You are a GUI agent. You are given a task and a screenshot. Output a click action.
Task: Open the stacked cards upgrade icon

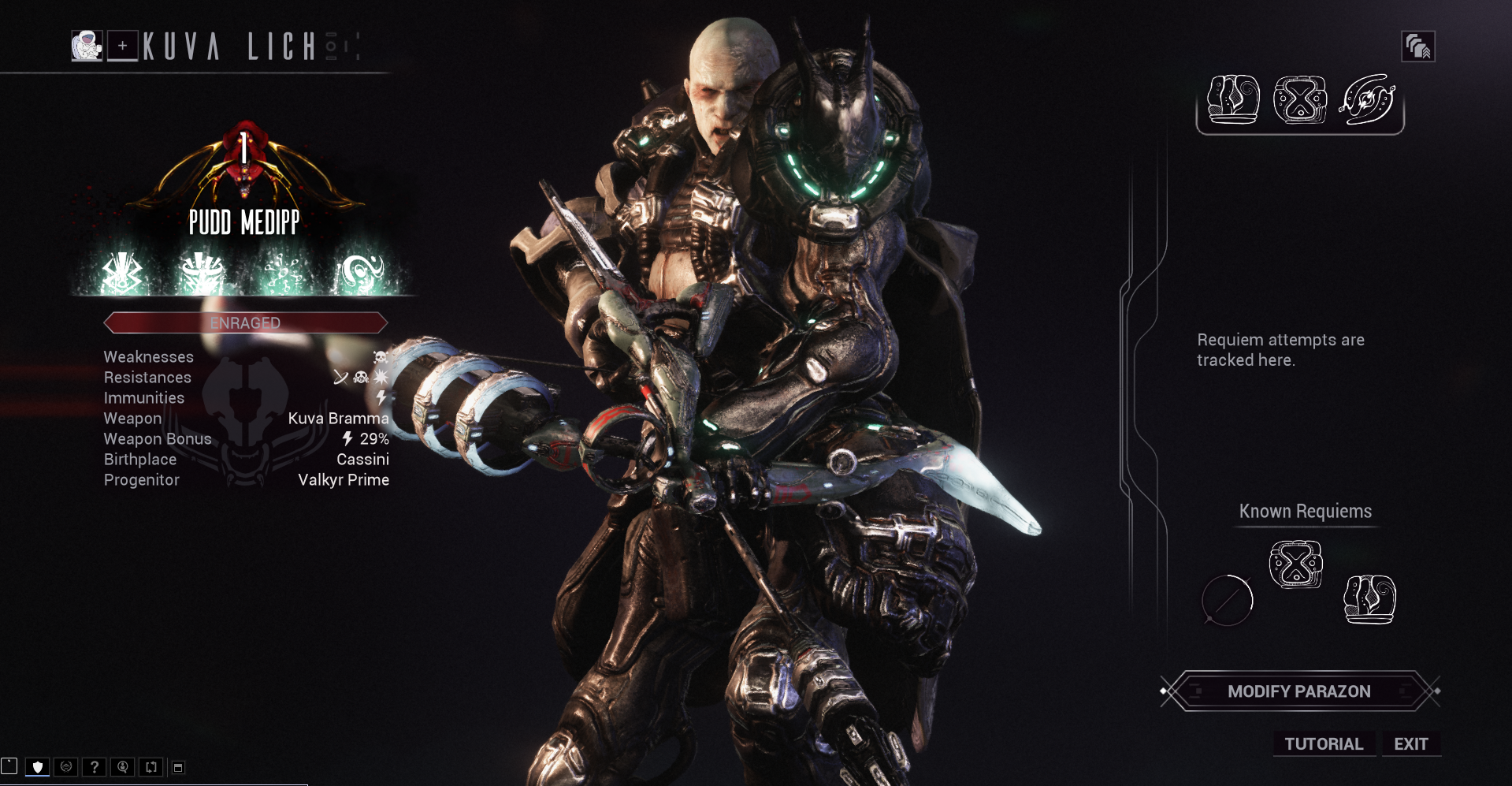click(x=1417, y=47)
